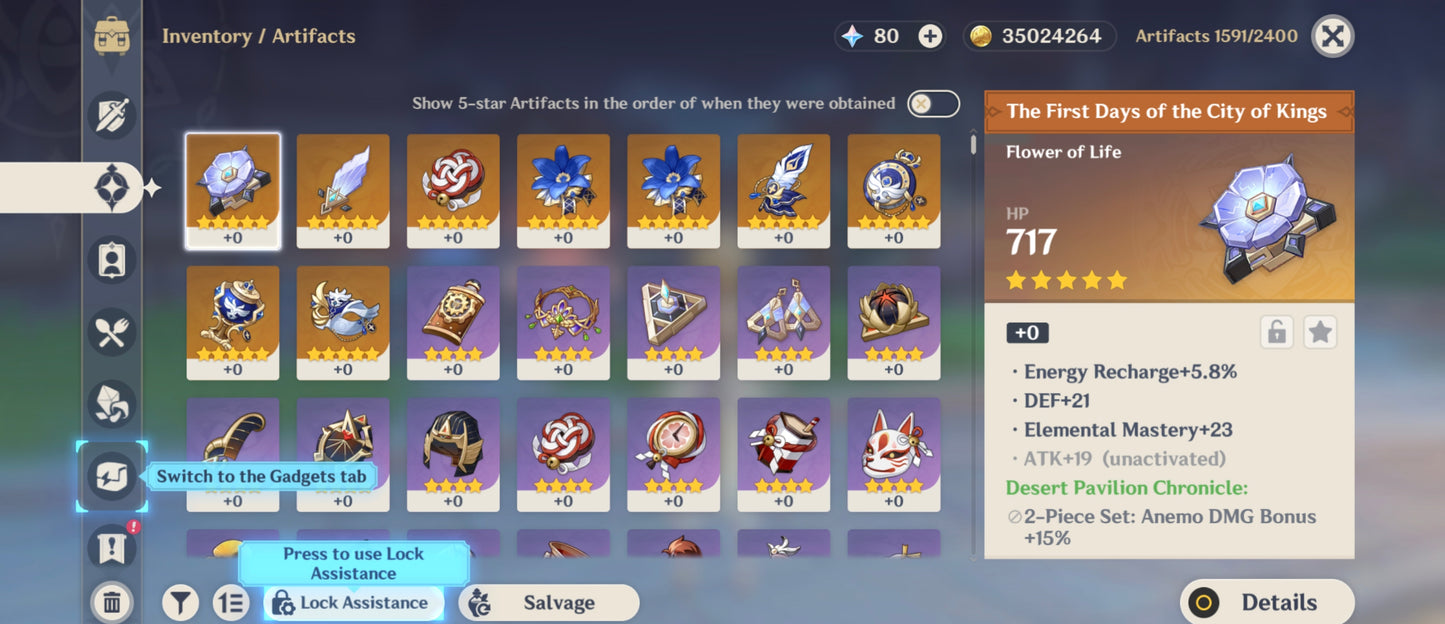Toggle 5-star artifact obtained order switch

(932, 103)
